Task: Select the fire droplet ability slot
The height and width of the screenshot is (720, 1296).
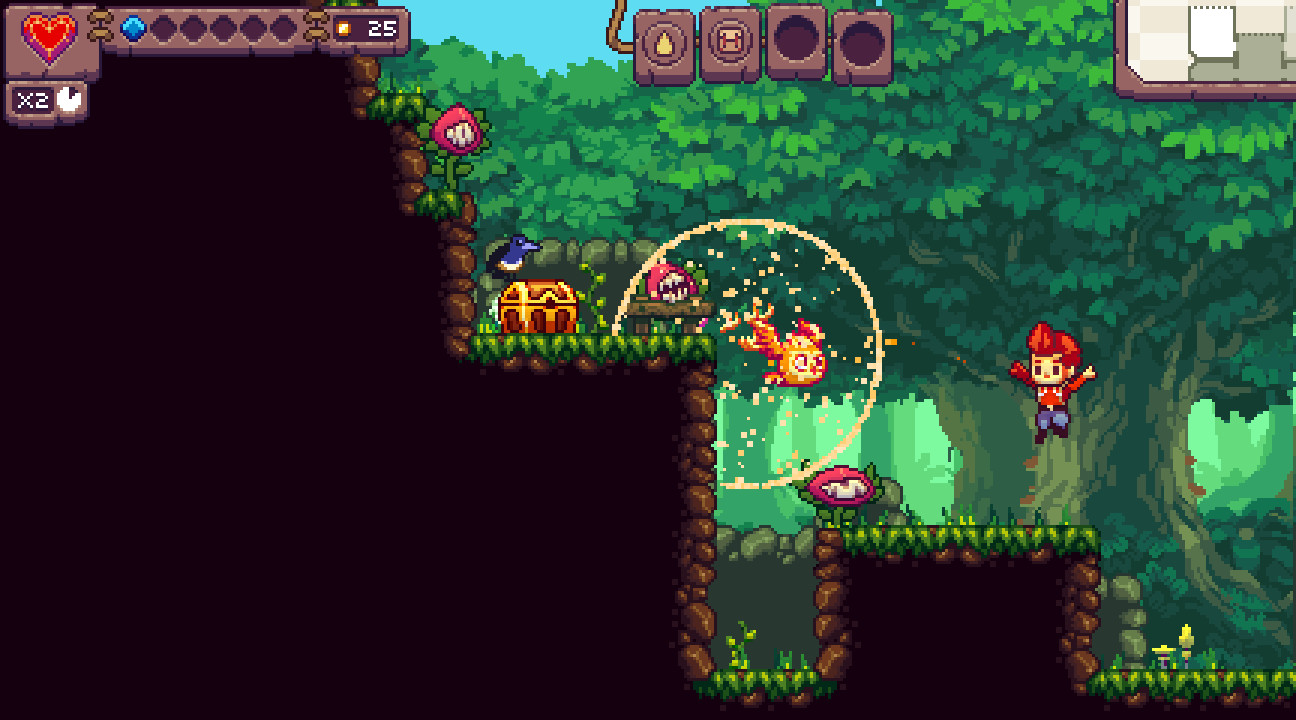Action: (x=662, y=42)
